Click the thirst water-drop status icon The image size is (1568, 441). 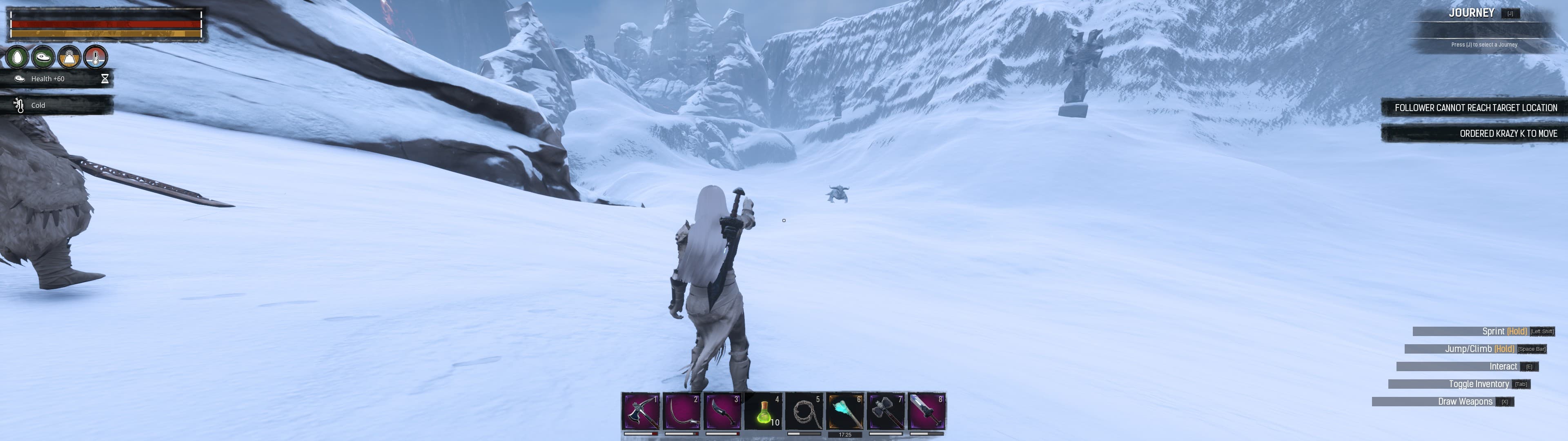18,57
